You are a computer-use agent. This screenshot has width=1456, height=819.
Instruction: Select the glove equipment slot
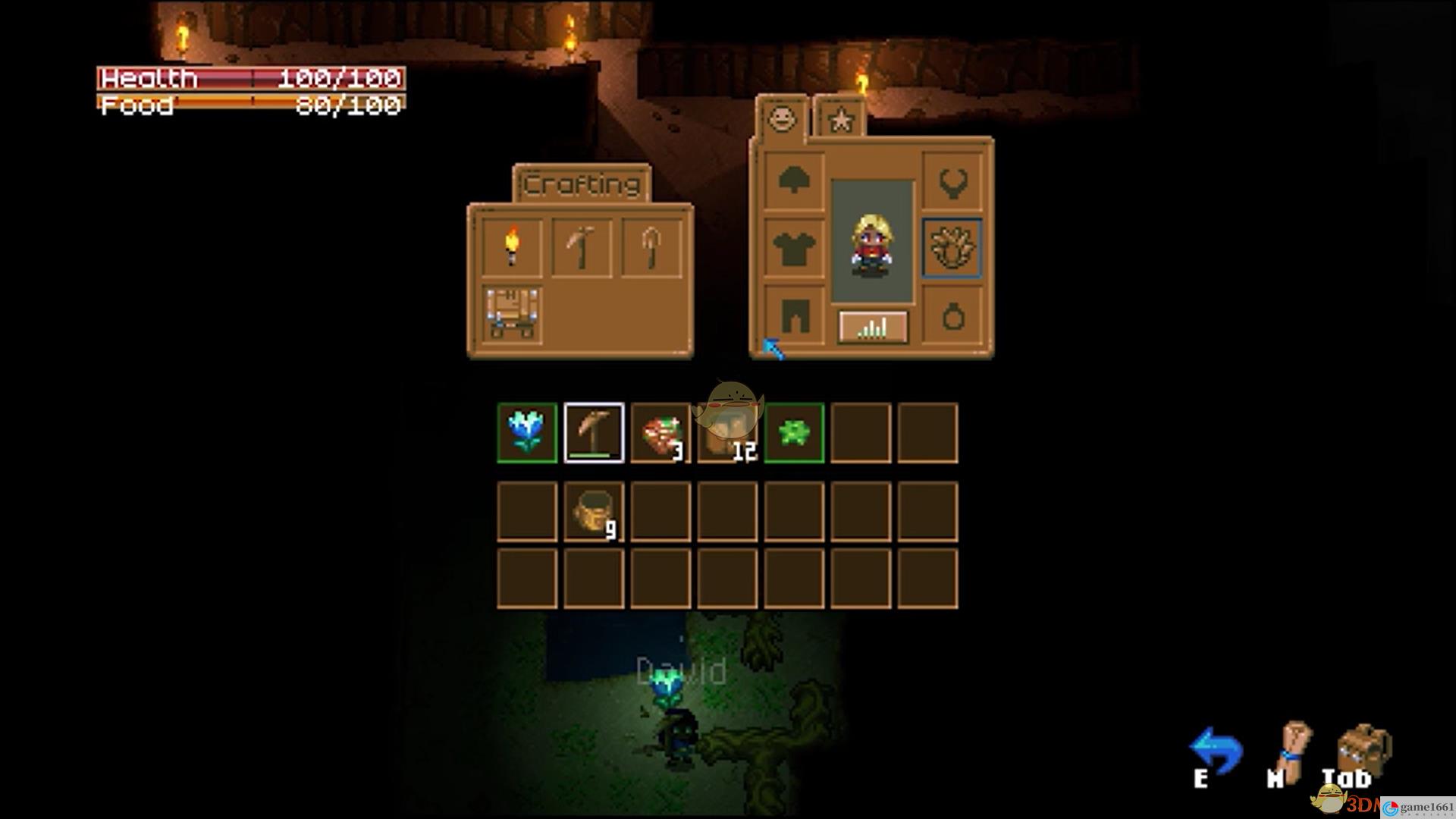click(952, 247)
